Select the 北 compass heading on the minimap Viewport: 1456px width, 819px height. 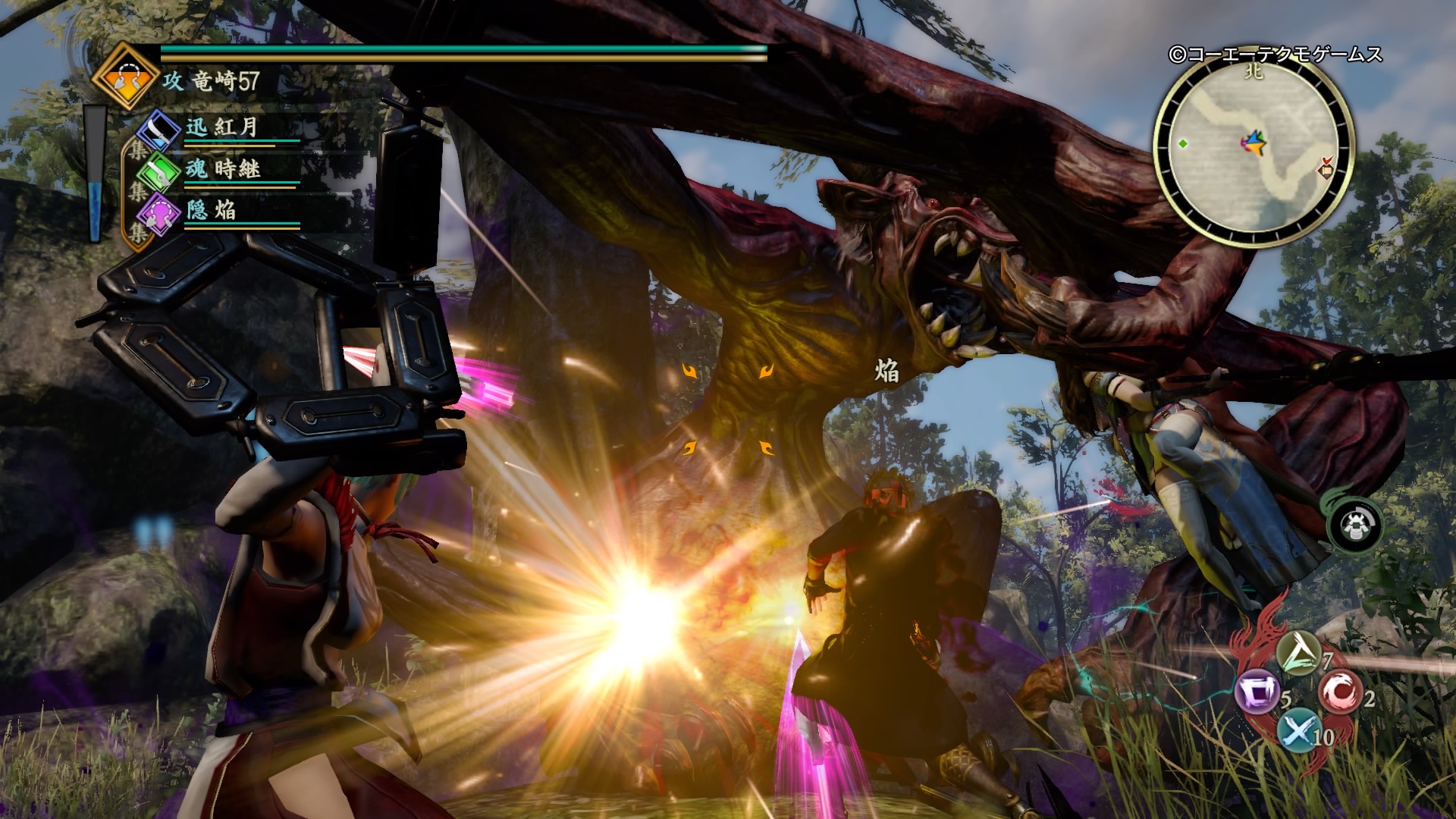[1254, 72]
